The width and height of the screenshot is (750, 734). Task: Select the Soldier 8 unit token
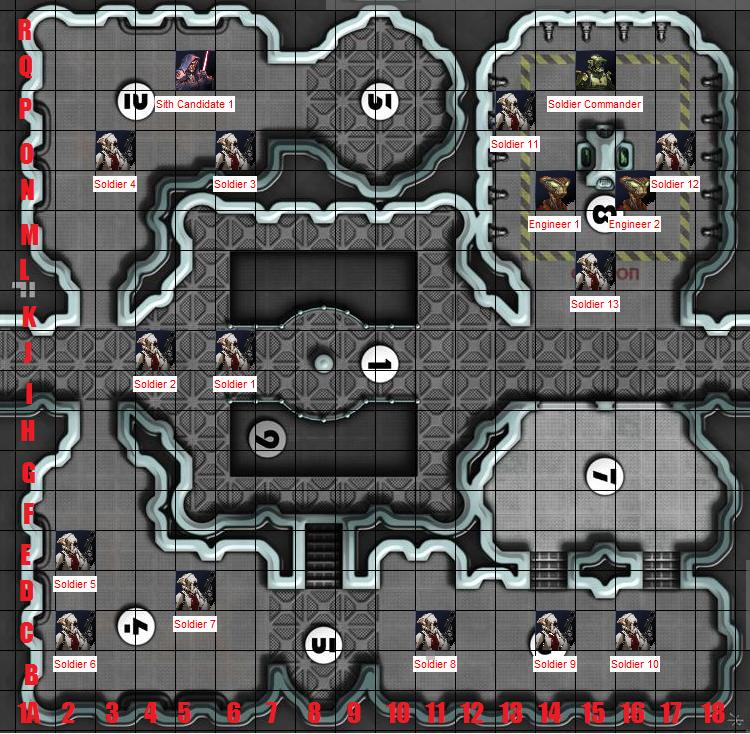pos(435,630)
